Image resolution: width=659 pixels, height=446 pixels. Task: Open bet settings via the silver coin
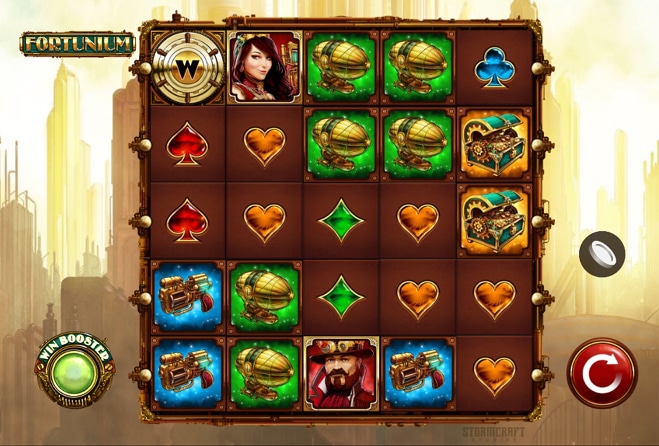(602, 253)
